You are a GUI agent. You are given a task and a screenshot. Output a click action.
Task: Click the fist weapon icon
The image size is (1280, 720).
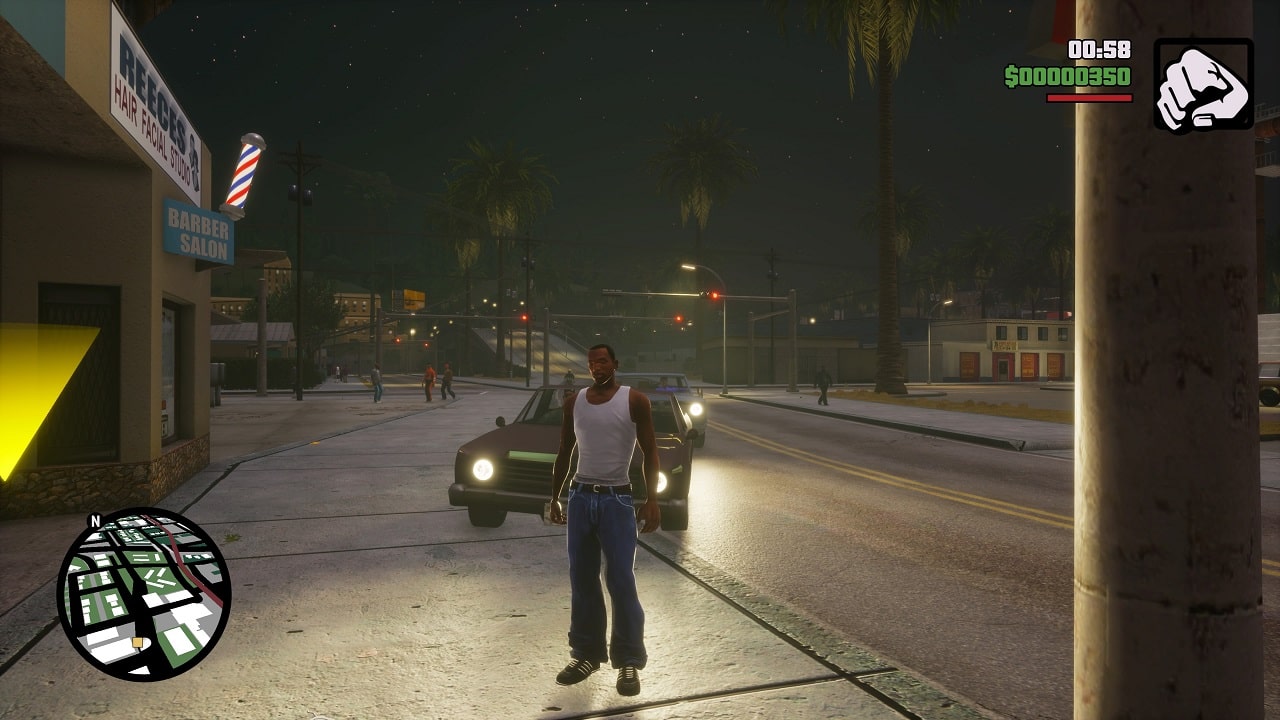(x=1203, y=85)
